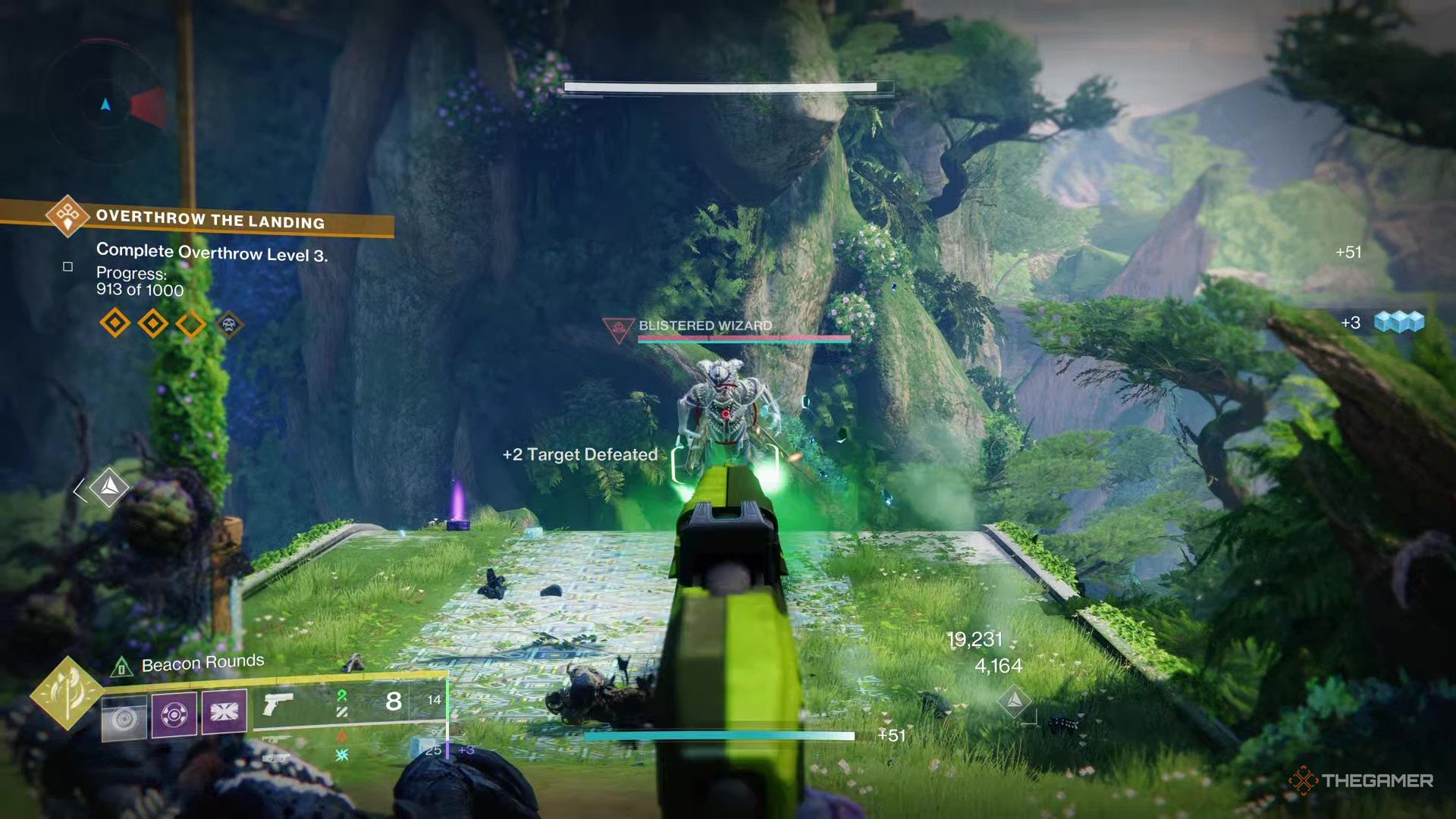Click the green Beacon Rounds buff icon
This screenshot has height=819, width=1456.
pos(122,667)
